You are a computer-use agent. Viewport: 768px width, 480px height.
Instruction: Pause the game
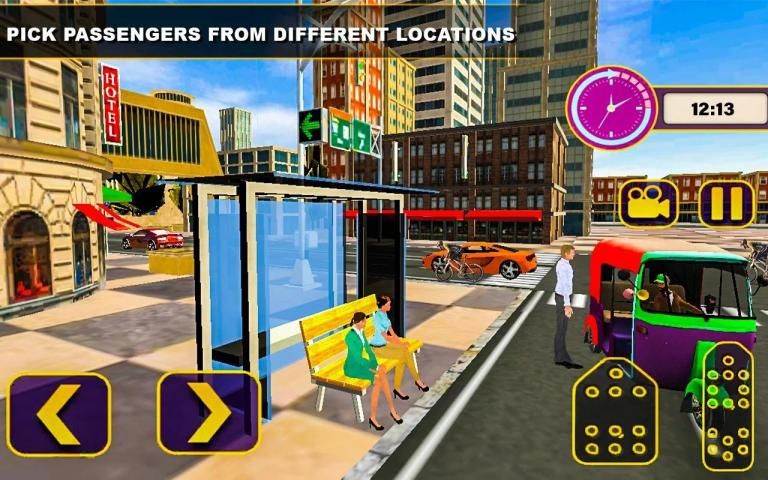727,203
